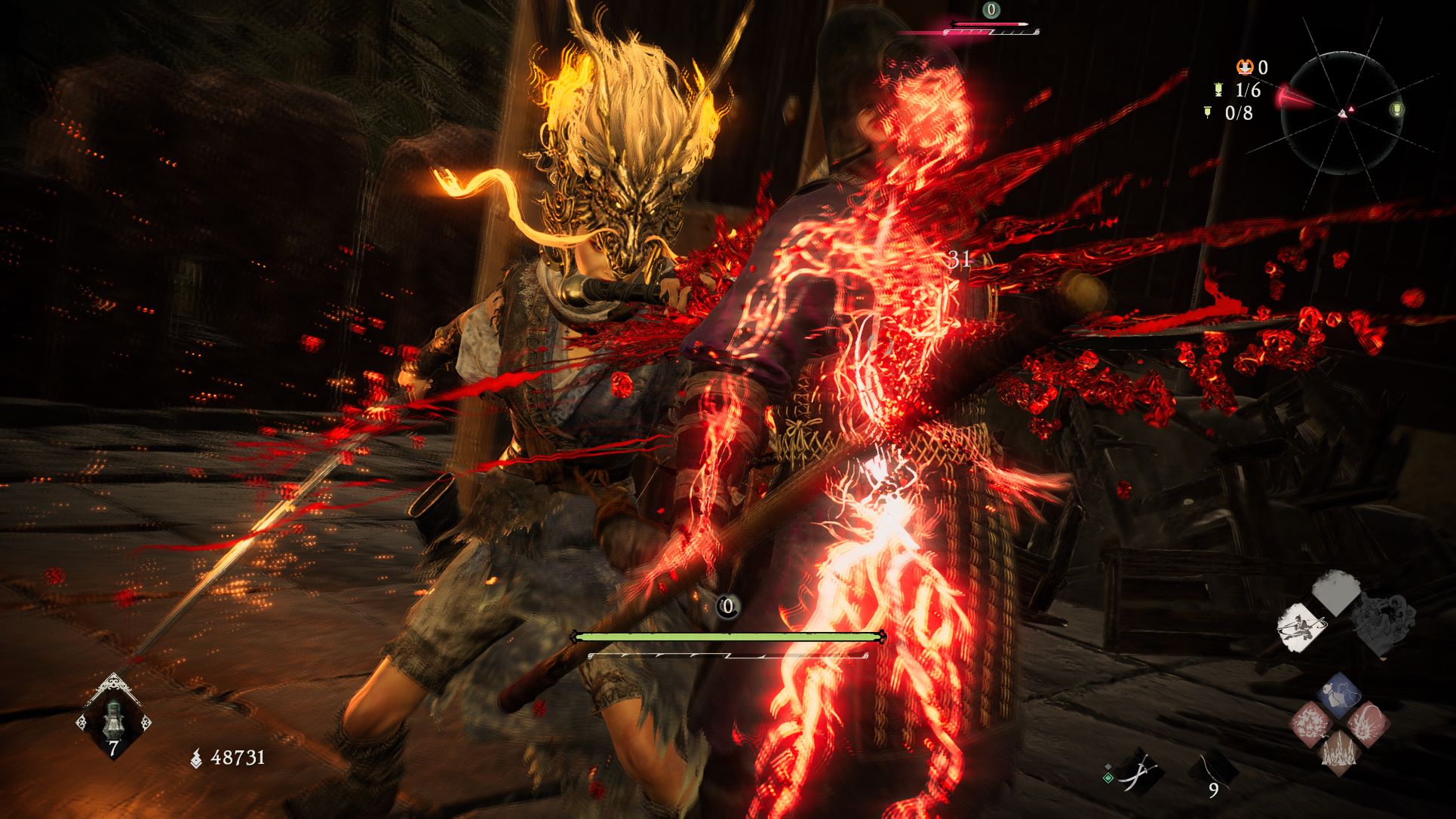Select the green lantern marker on minimap
This screenshot has height=819, width=1456.
1396,110
